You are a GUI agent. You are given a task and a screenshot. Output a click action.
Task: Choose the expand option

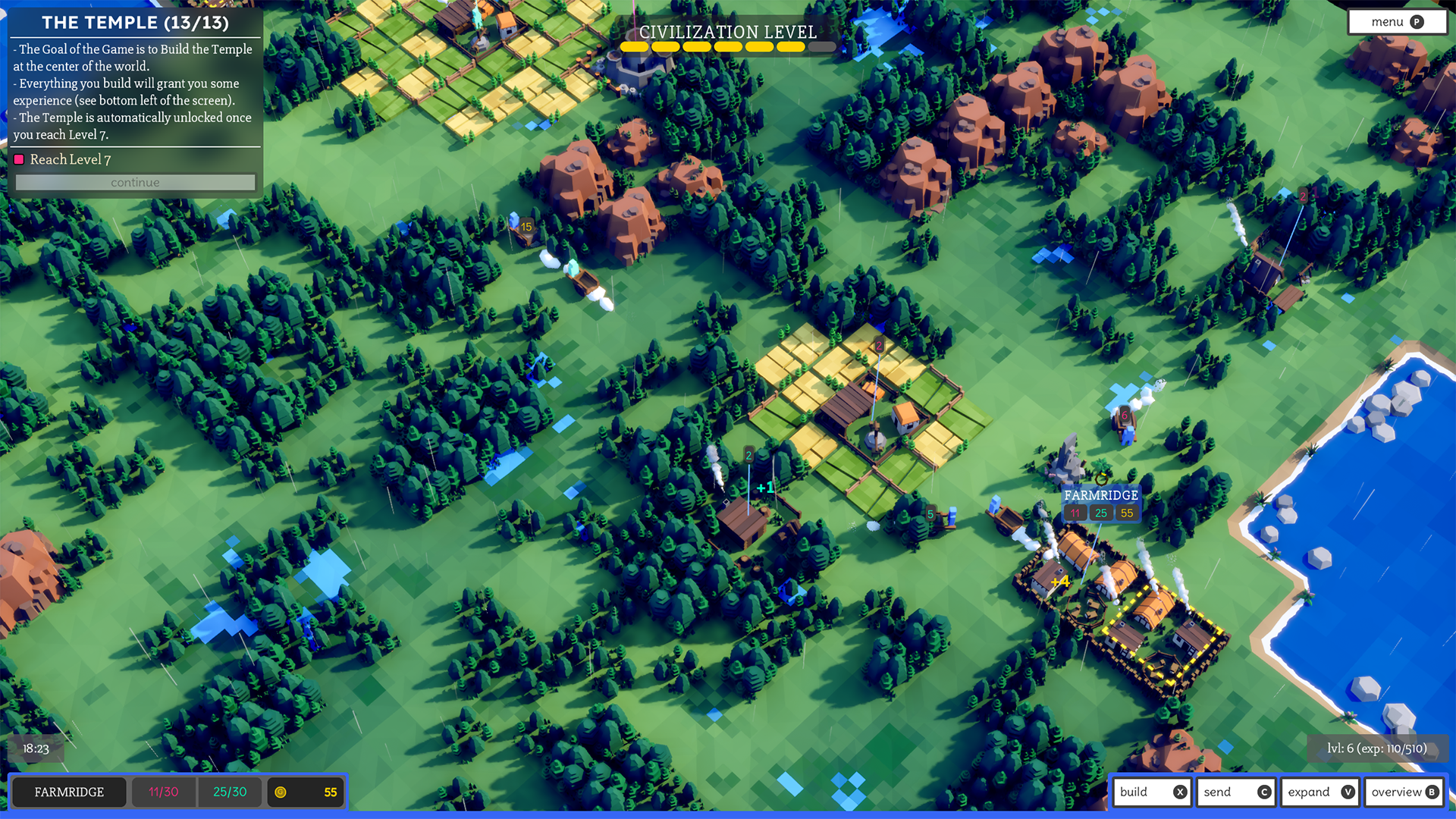[1319, 792]
